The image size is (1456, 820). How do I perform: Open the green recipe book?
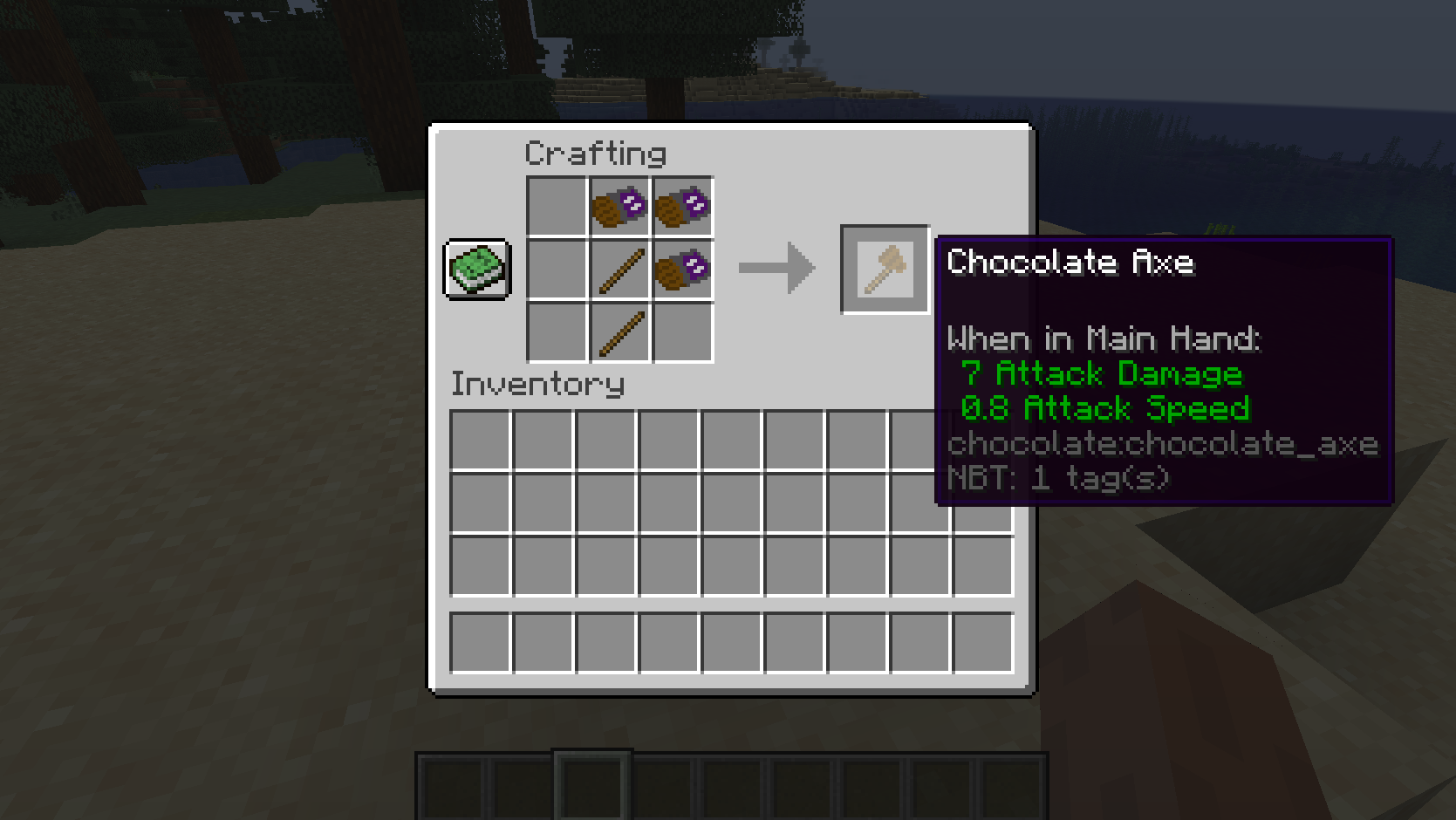[x=477, y=269]
